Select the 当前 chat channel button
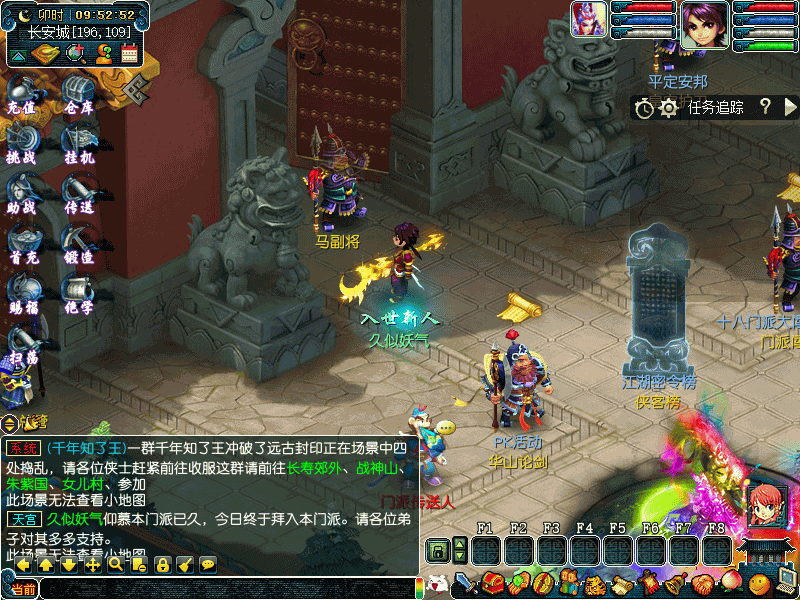The height and width of the screenshot is (600, 800). (22, 589)
